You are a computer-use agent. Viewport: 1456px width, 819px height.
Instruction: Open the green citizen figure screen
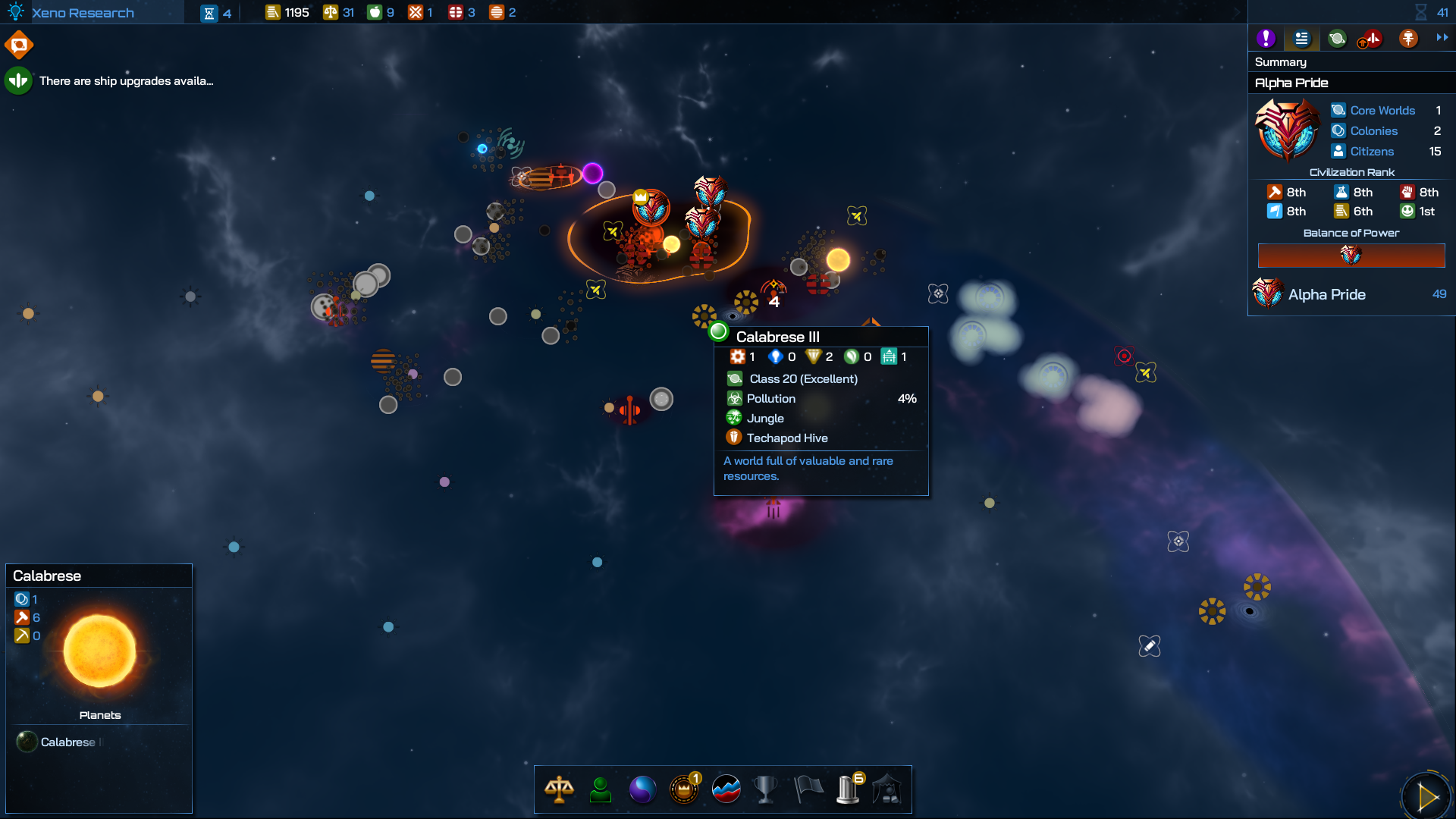click(601, 789)
